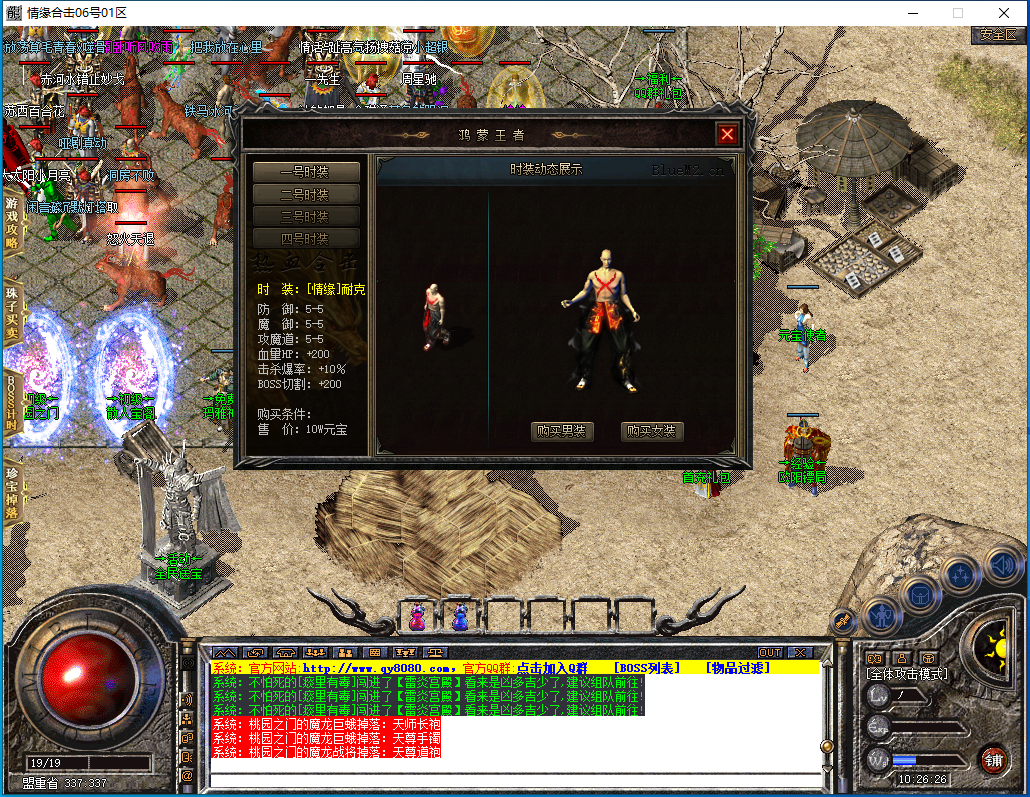Open the 物品过滤 item filter link
The image size is (1030, 797).
click(x=738, y=667)
